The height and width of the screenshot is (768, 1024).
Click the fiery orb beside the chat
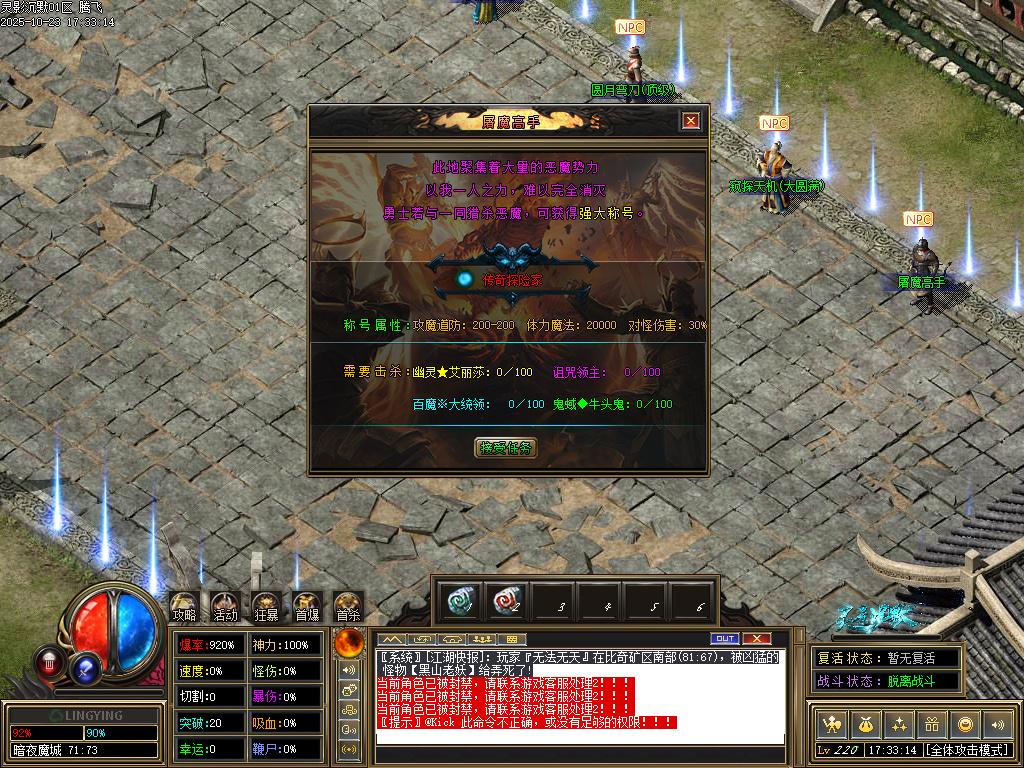349,641
